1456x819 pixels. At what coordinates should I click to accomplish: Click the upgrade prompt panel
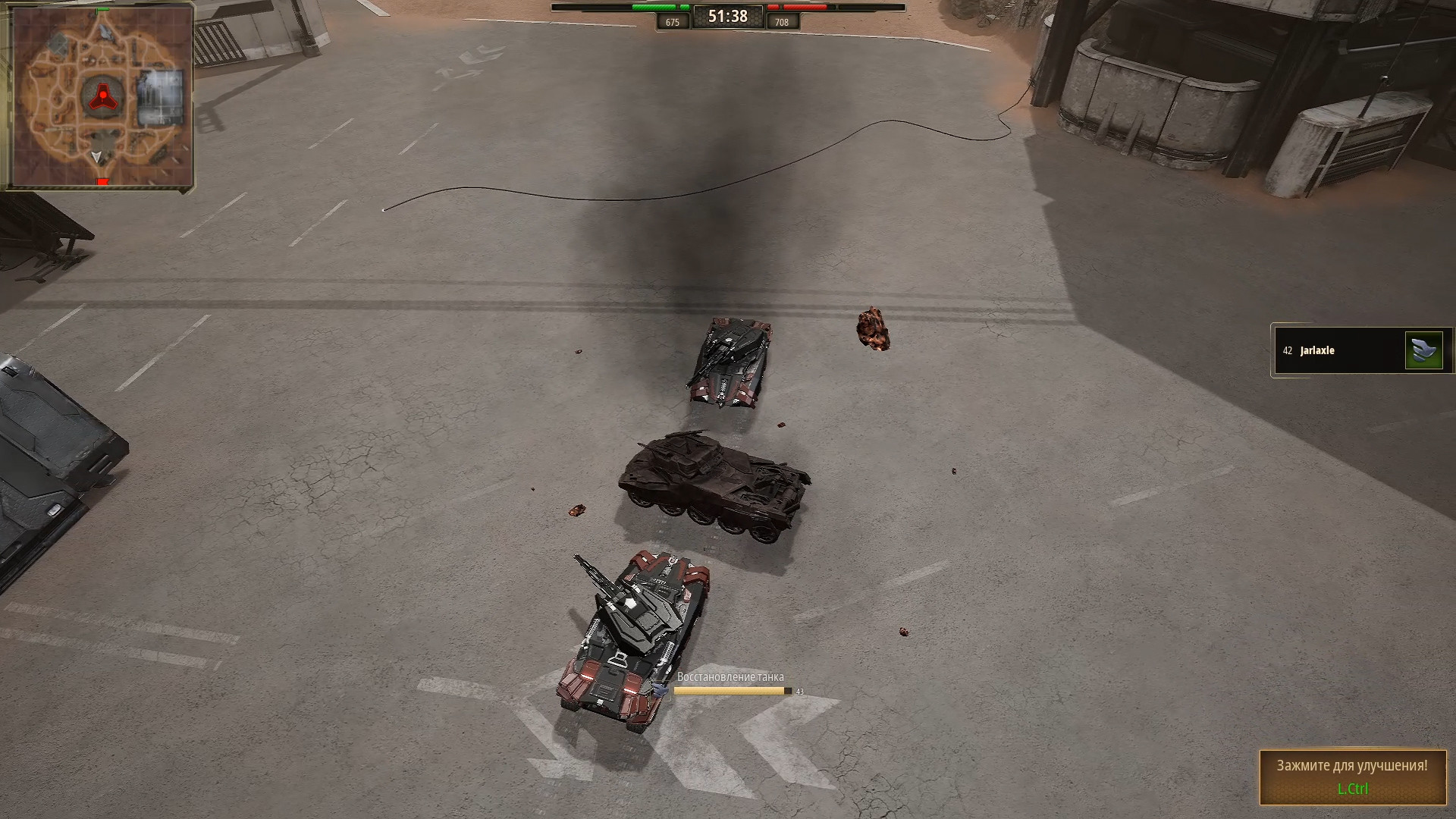pos(1353,777)
